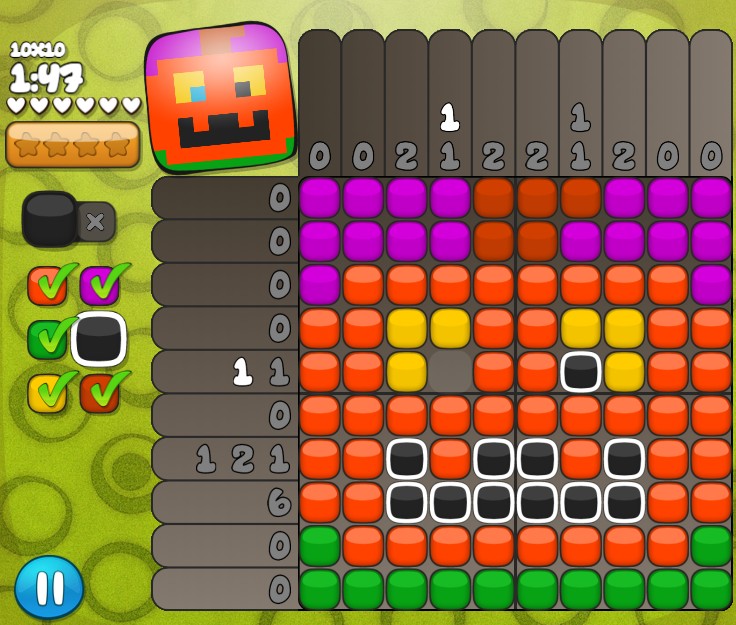Select the orange color swatch
736x625 pixels.
pos(46,286)
